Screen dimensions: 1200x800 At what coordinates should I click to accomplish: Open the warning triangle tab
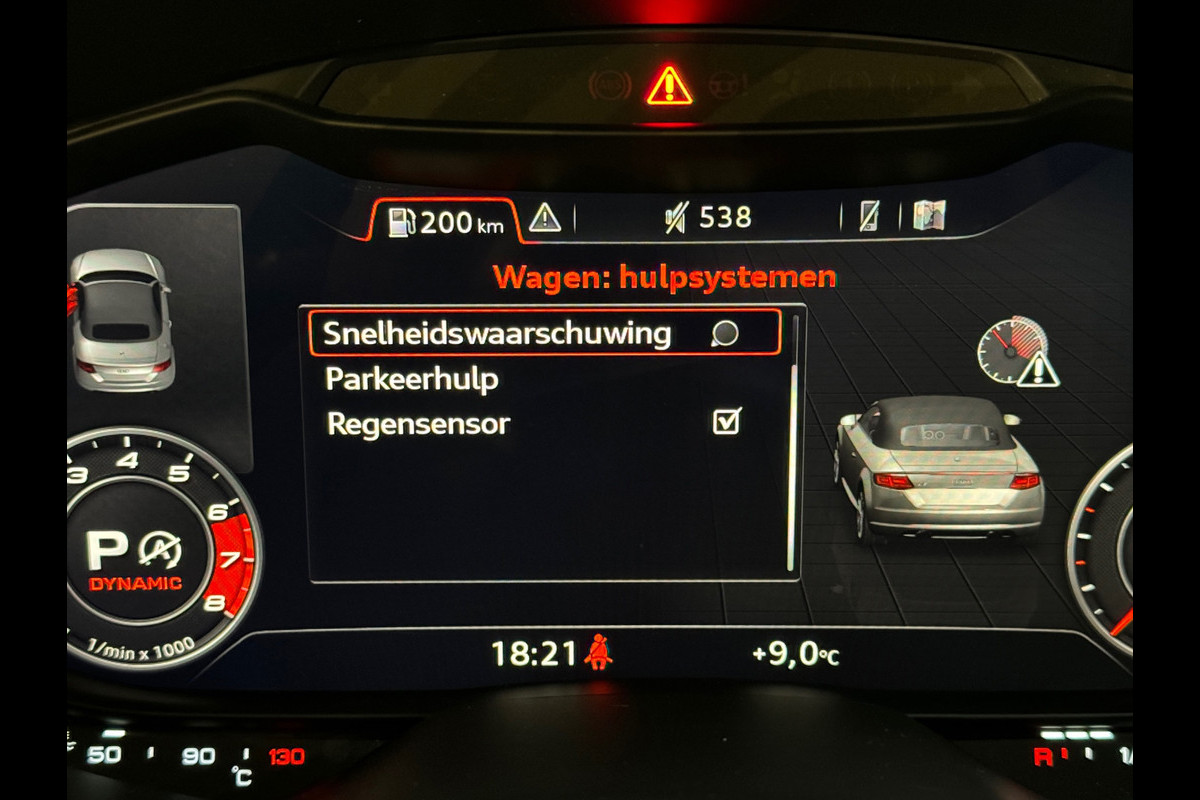tap(545, 217)
